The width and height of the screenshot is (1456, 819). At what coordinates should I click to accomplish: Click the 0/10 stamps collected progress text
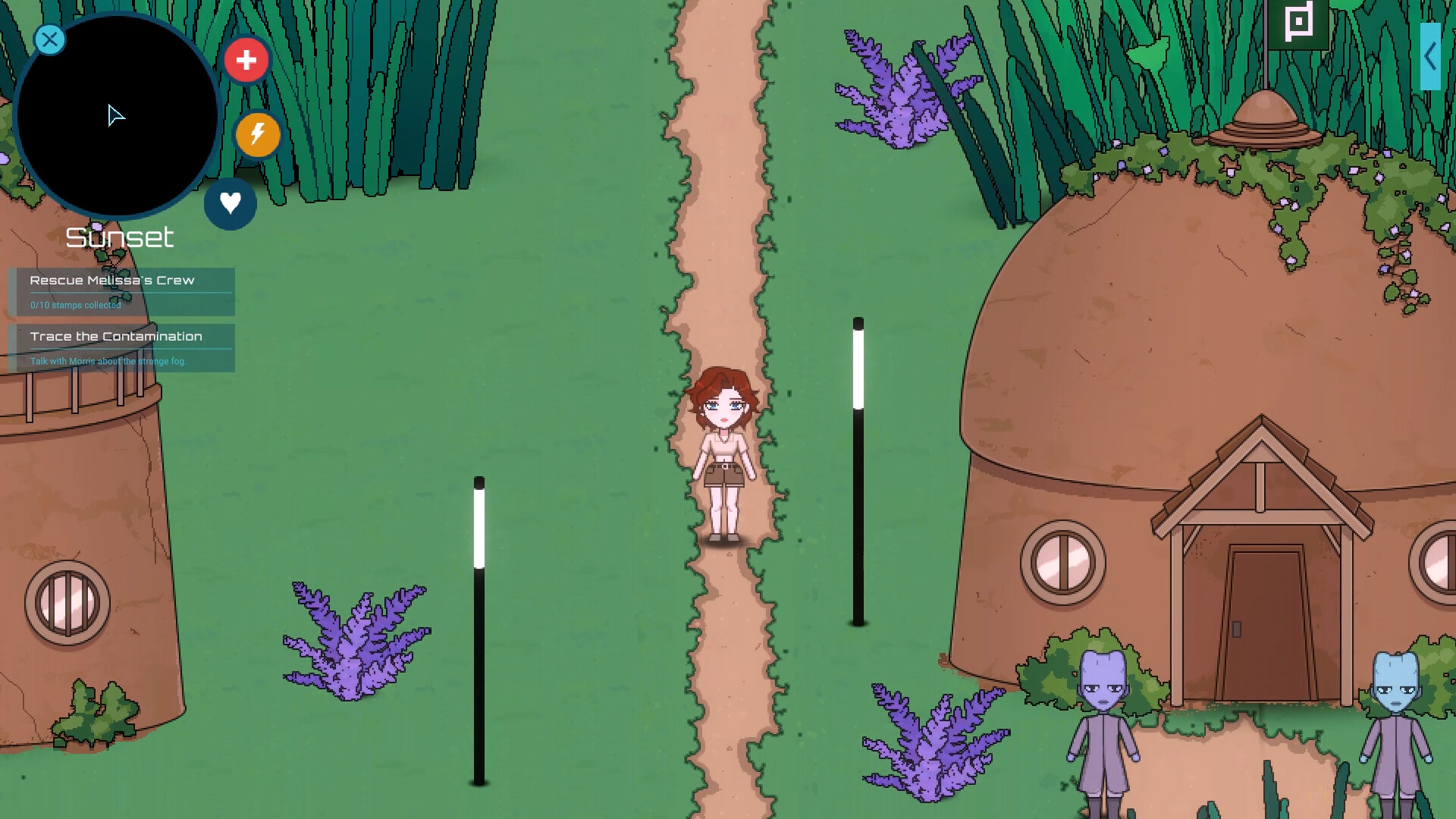(x=75, y=305)
